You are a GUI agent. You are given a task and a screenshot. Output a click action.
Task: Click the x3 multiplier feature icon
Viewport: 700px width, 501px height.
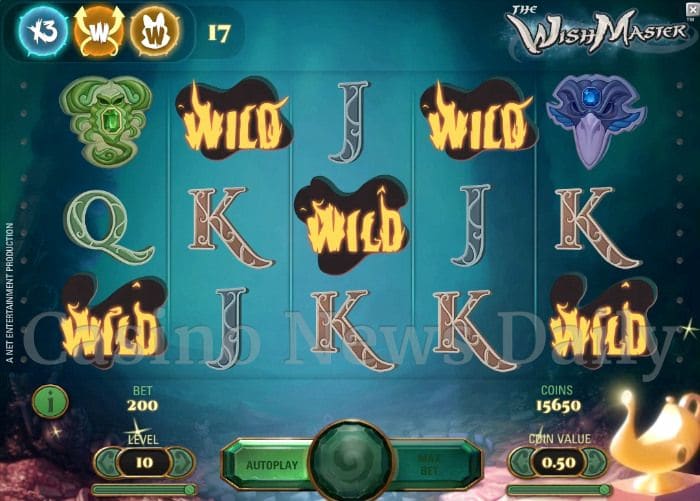(43, 33)
